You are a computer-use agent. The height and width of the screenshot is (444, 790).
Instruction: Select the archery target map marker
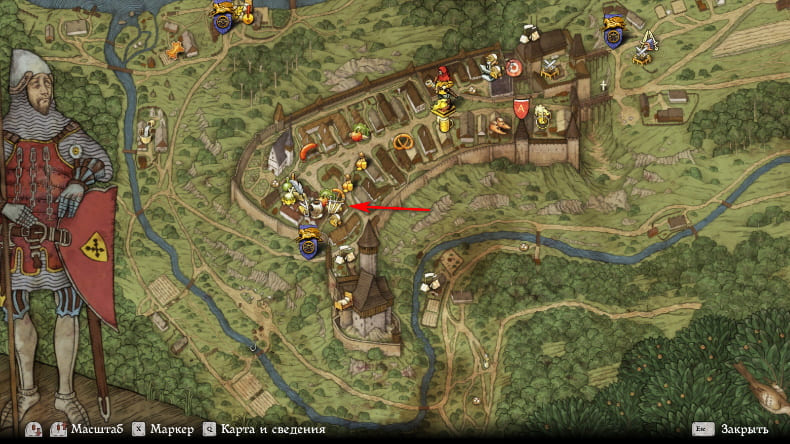pyautogui.click(x=514, y=68)
